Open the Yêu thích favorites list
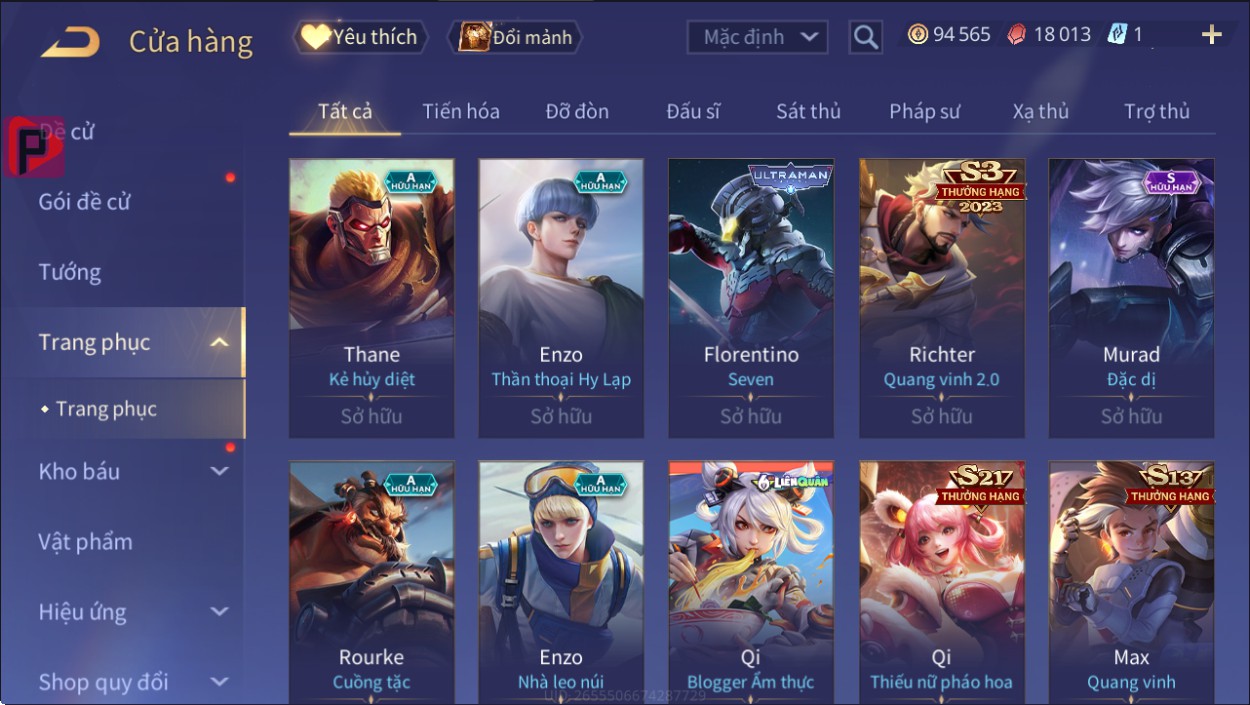1250x705 pixels. click(360, 38)
